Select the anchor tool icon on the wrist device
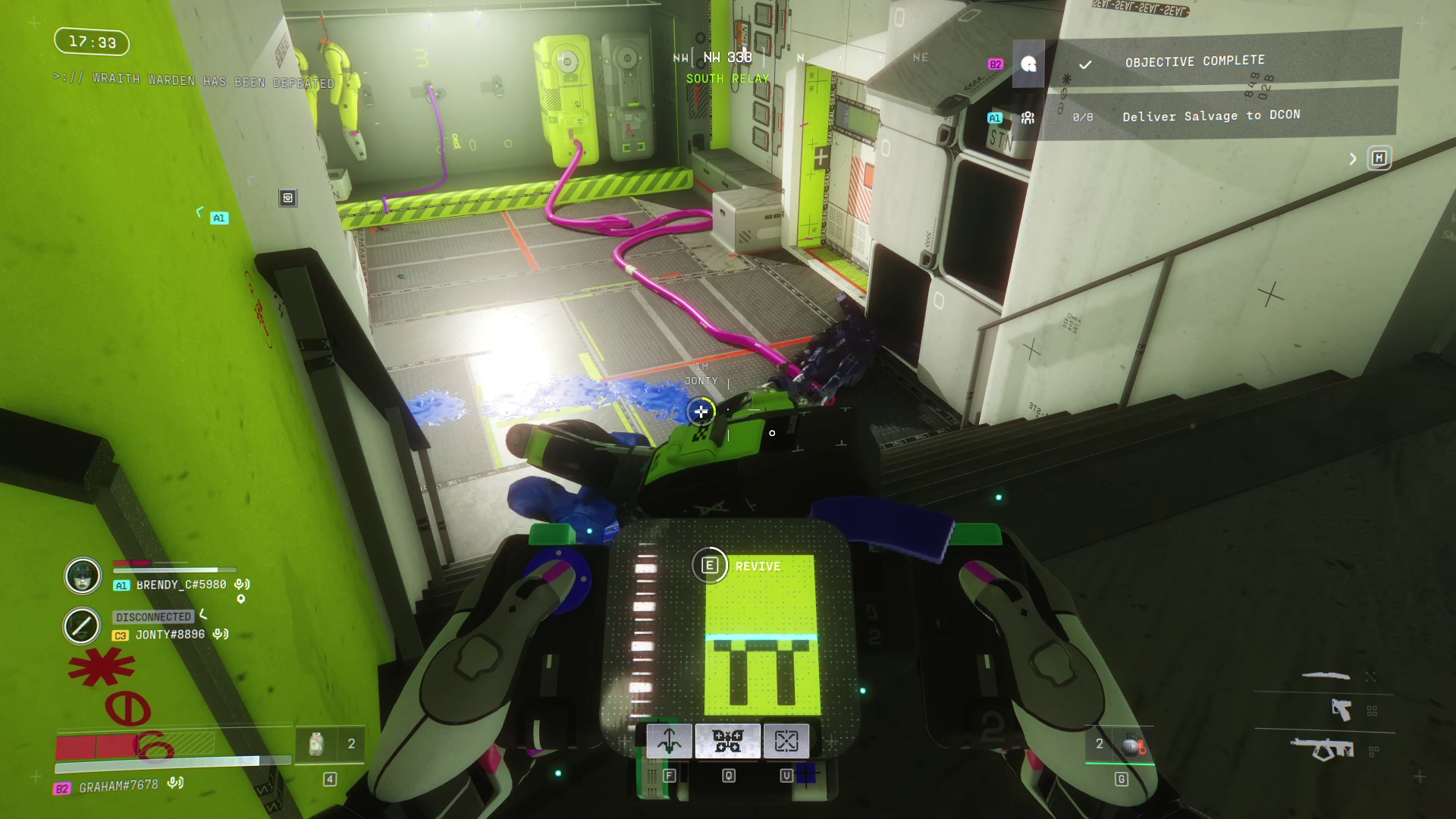The image size is (1456, 819). pyautogui.click(x=668, y=741)
